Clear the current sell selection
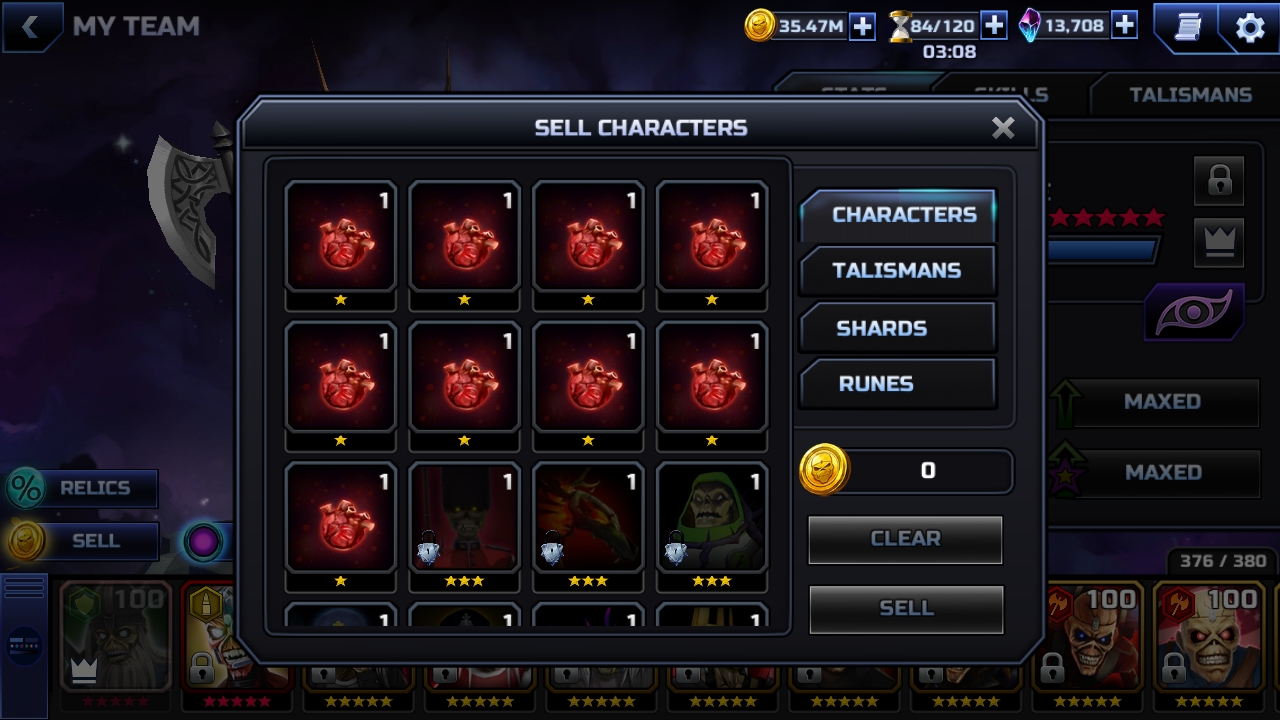1280x720 pixels. point(905,539)
